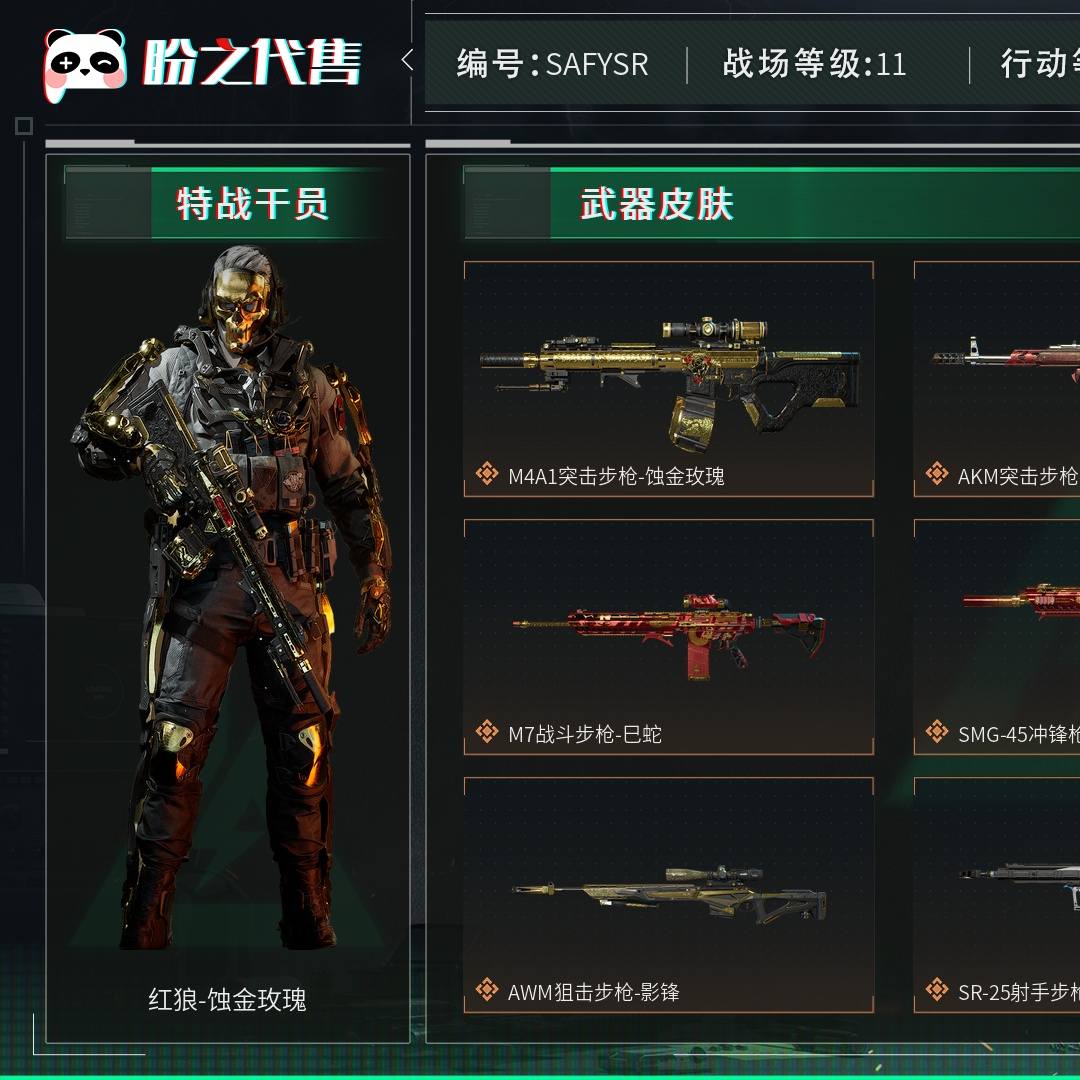Select the Red Wolf gold-skull operator
The height and width of the screenshot is (1080, 1080).
[228, 600]
